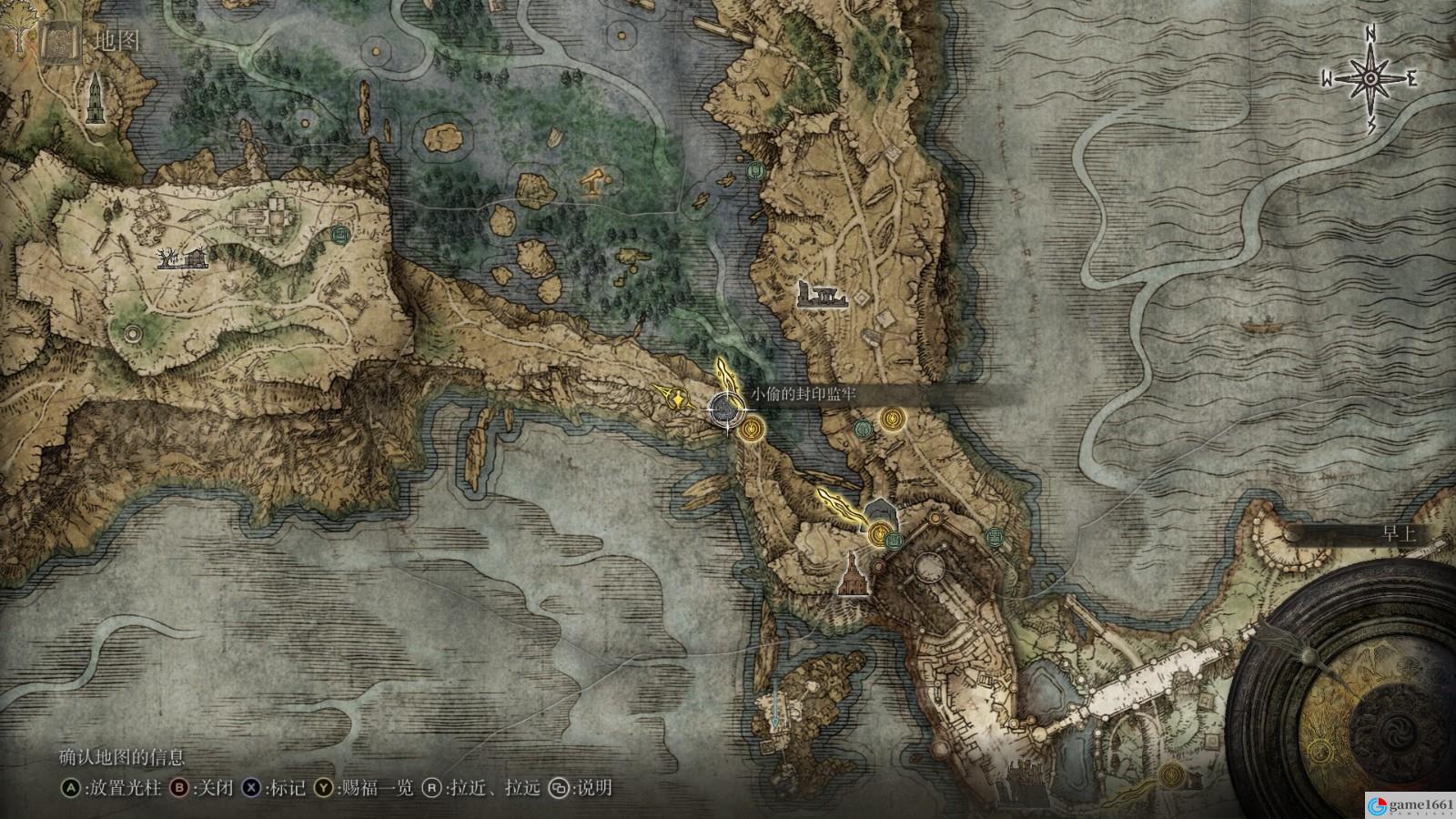Select the green stamp marker on the plateau
The height and width of the screenshot is (819, 1456).
(x=341, y=236)
